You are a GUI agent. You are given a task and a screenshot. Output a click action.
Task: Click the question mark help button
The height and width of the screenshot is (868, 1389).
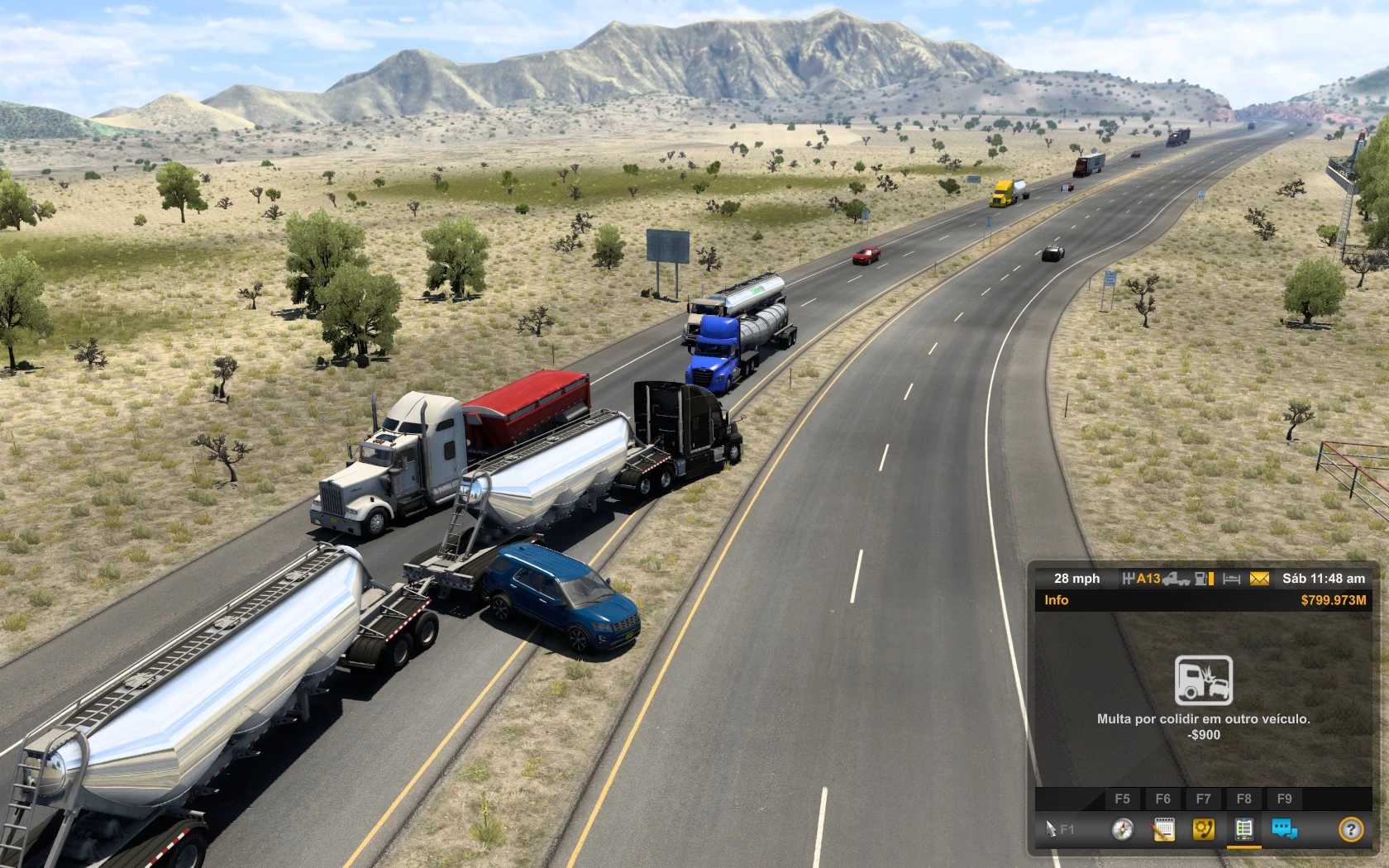(x=1350, y=828)
